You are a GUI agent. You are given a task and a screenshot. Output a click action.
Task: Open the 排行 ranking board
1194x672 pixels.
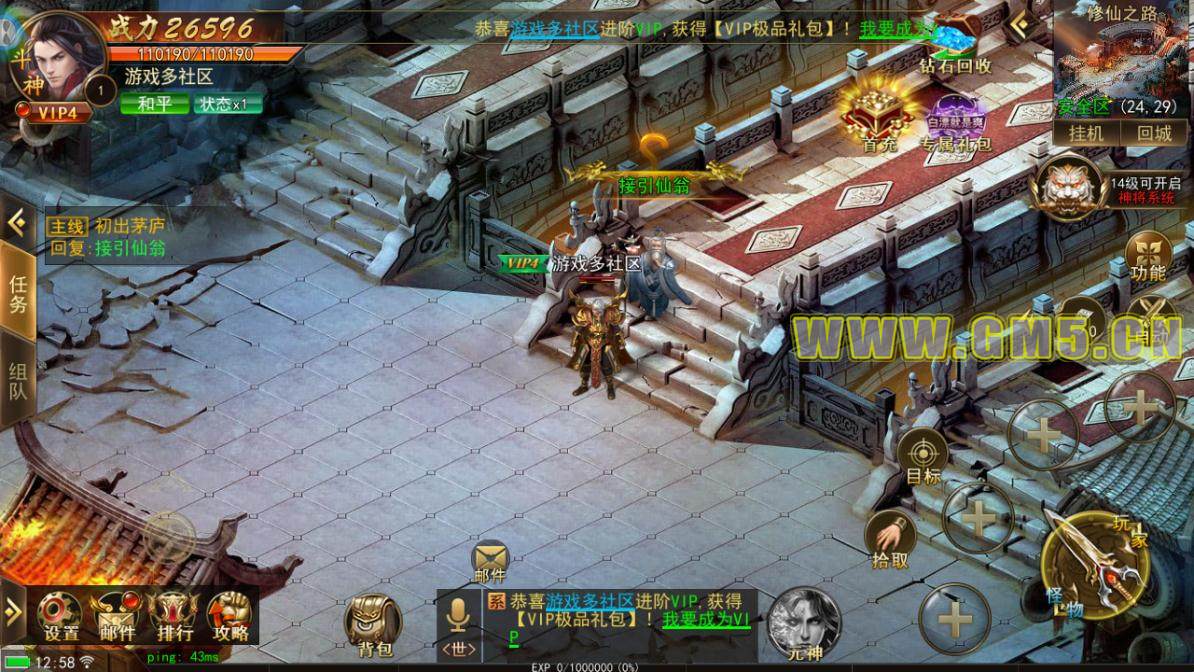coord(172,615)
